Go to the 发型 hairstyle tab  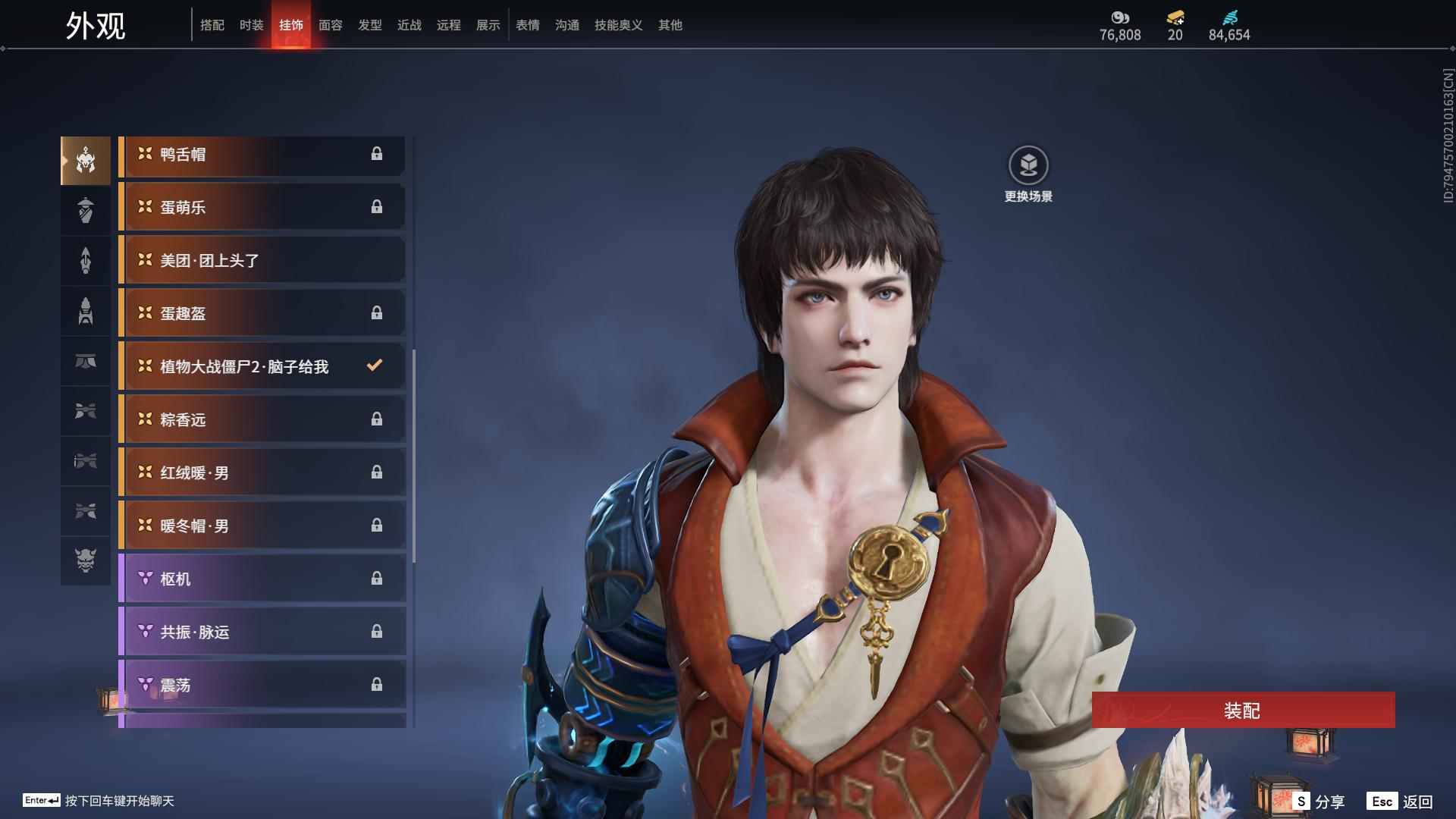click(369, 25)
